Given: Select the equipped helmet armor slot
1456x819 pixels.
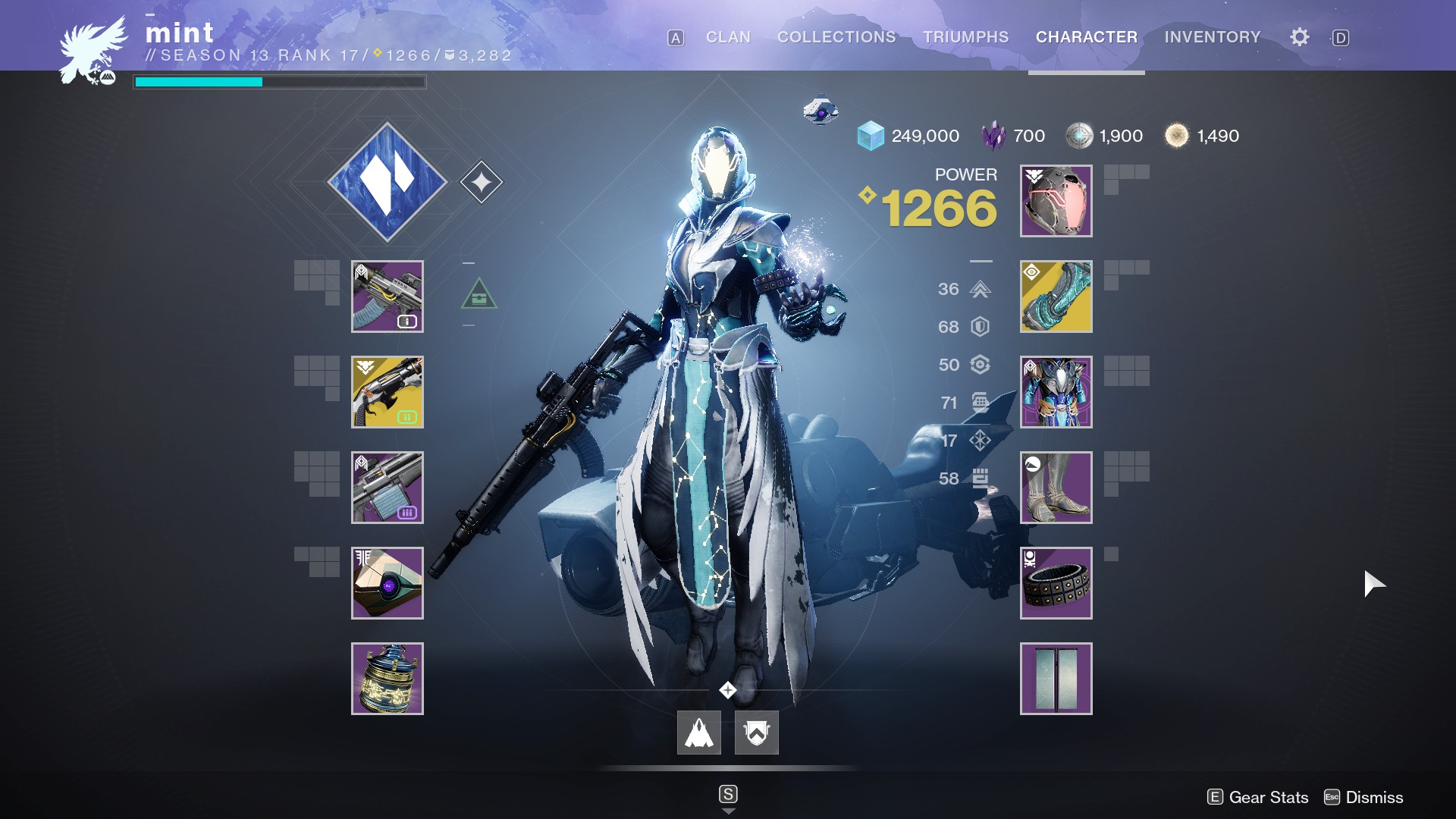Looking at the screenshot, I should [1056, 201].
